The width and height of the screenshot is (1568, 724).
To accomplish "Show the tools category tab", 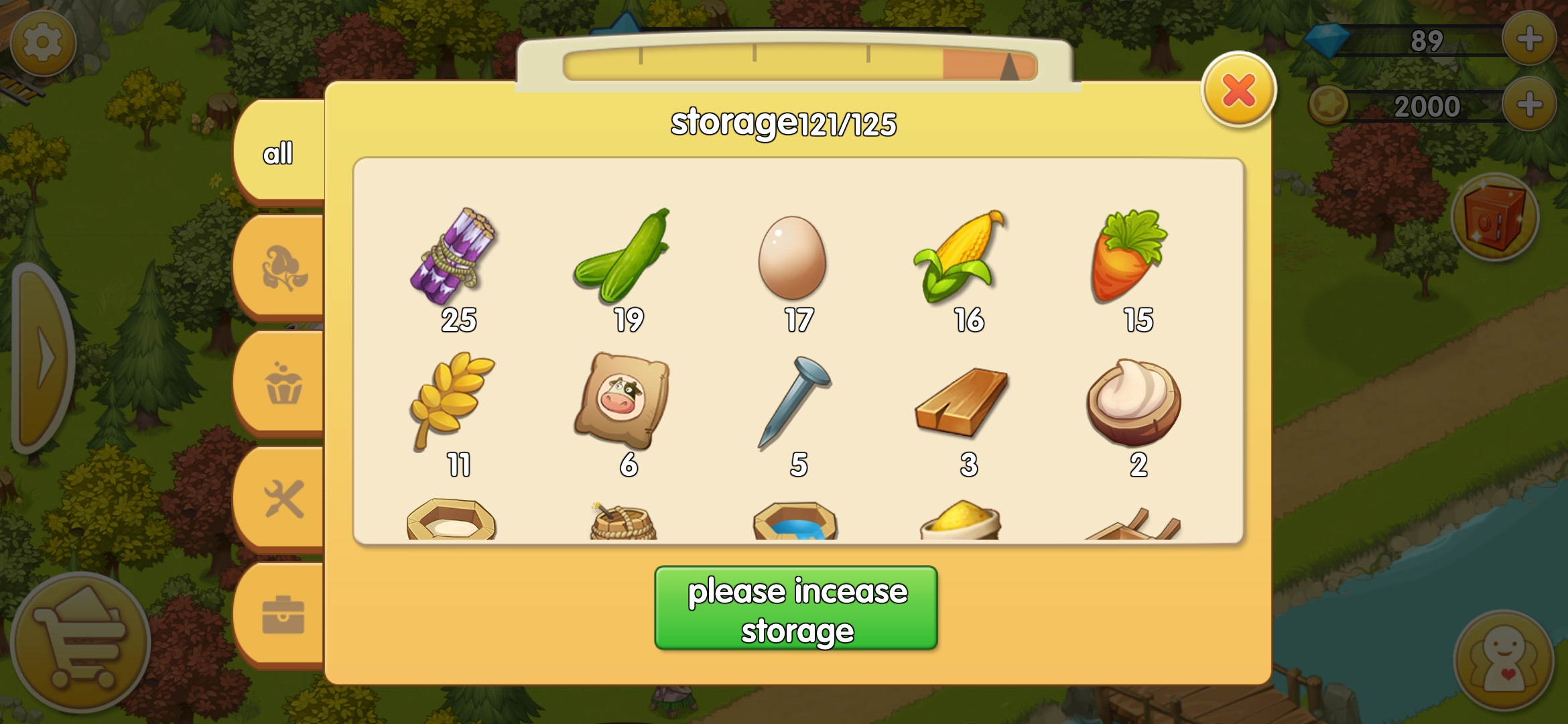I will [x=283, y=499].
